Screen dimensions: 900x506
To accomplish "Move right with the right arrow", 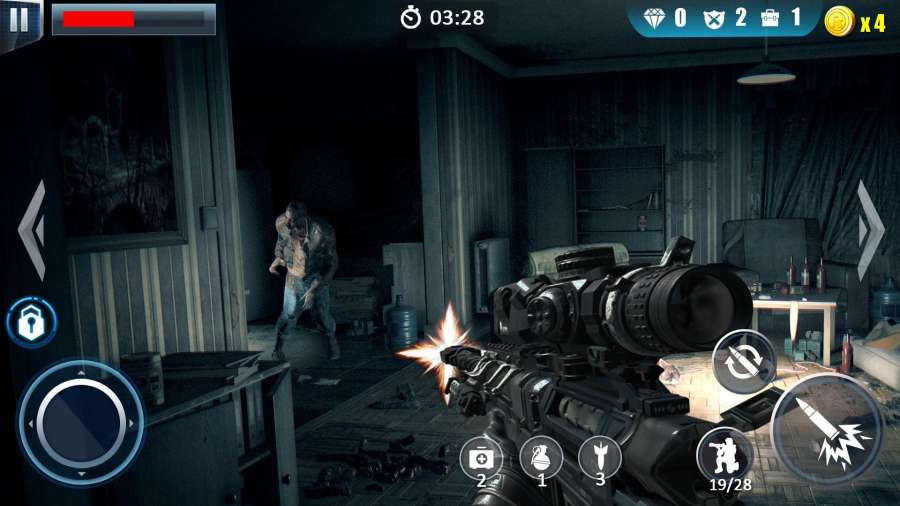I will [869, 230].
